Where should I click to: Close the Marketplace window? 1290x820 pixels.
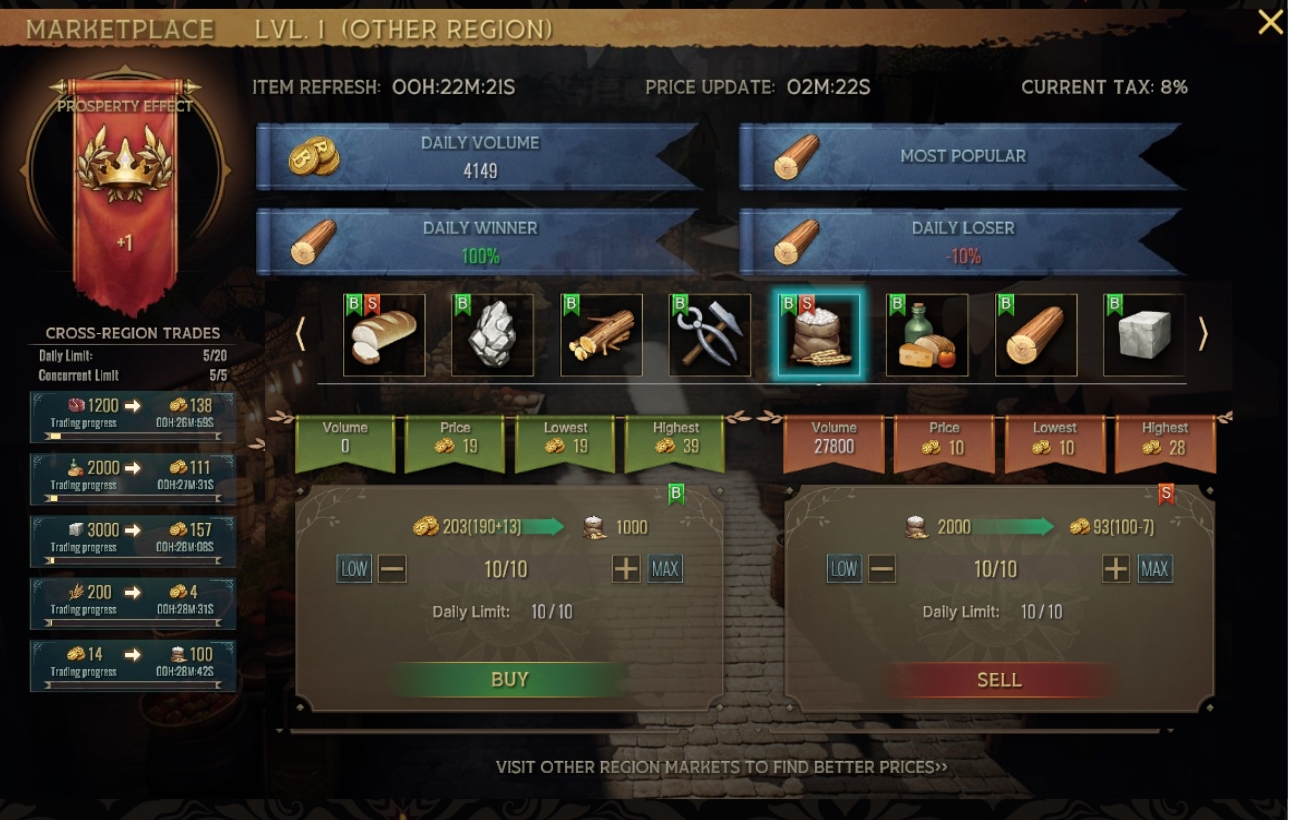pyautogui.click(x=1270, y=22)
